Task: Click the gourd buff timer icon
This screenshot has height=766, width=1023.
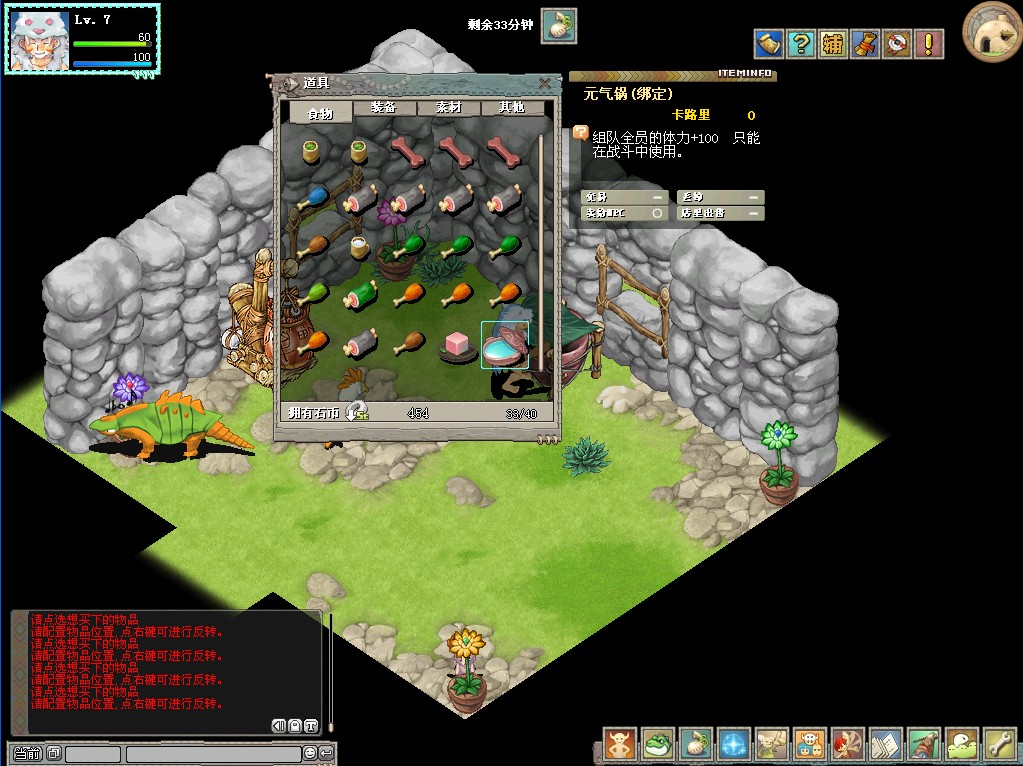Action: click(559, 25)
